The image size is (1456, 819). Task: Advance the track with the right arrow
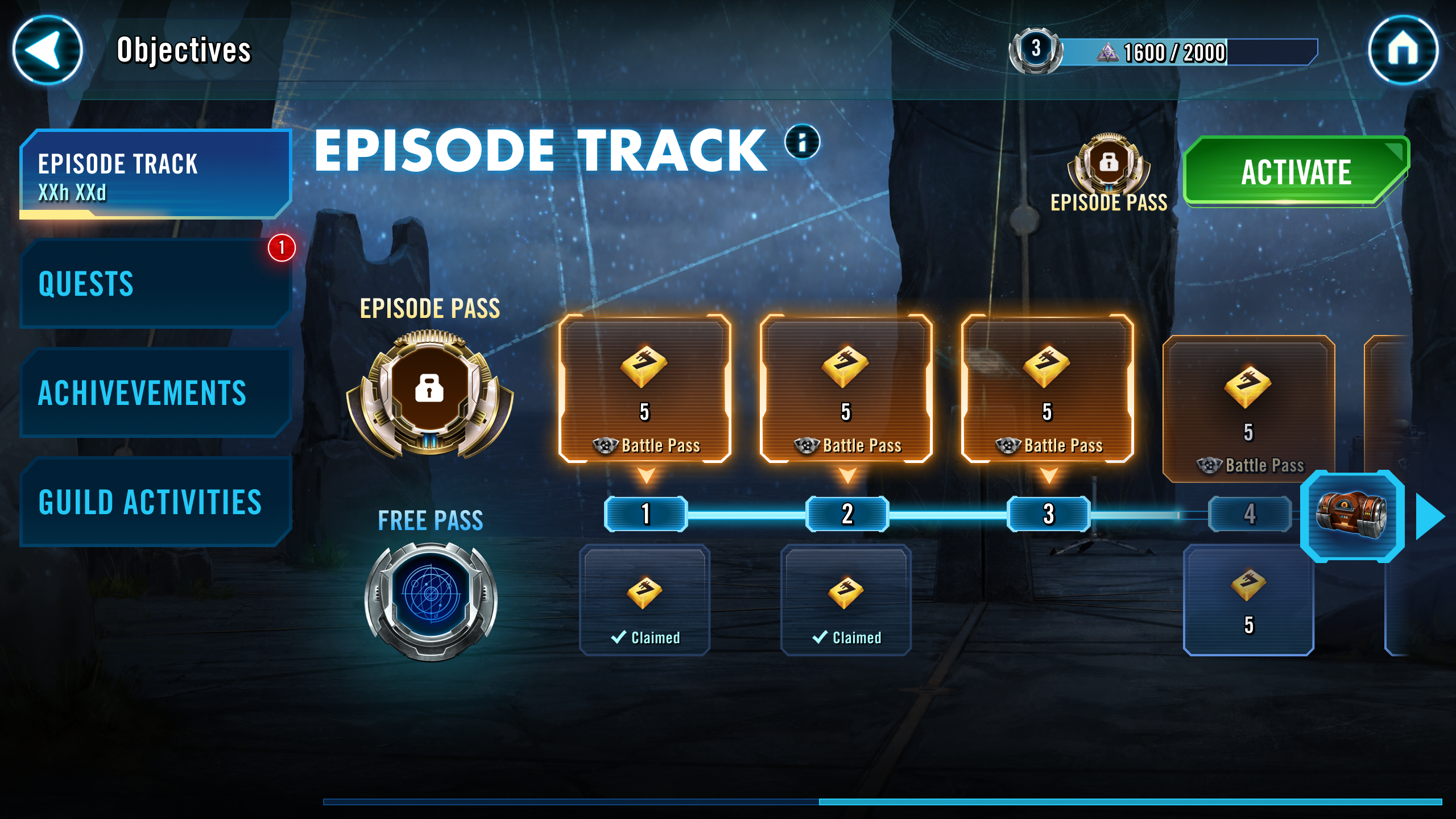[x=1430, y=516]
